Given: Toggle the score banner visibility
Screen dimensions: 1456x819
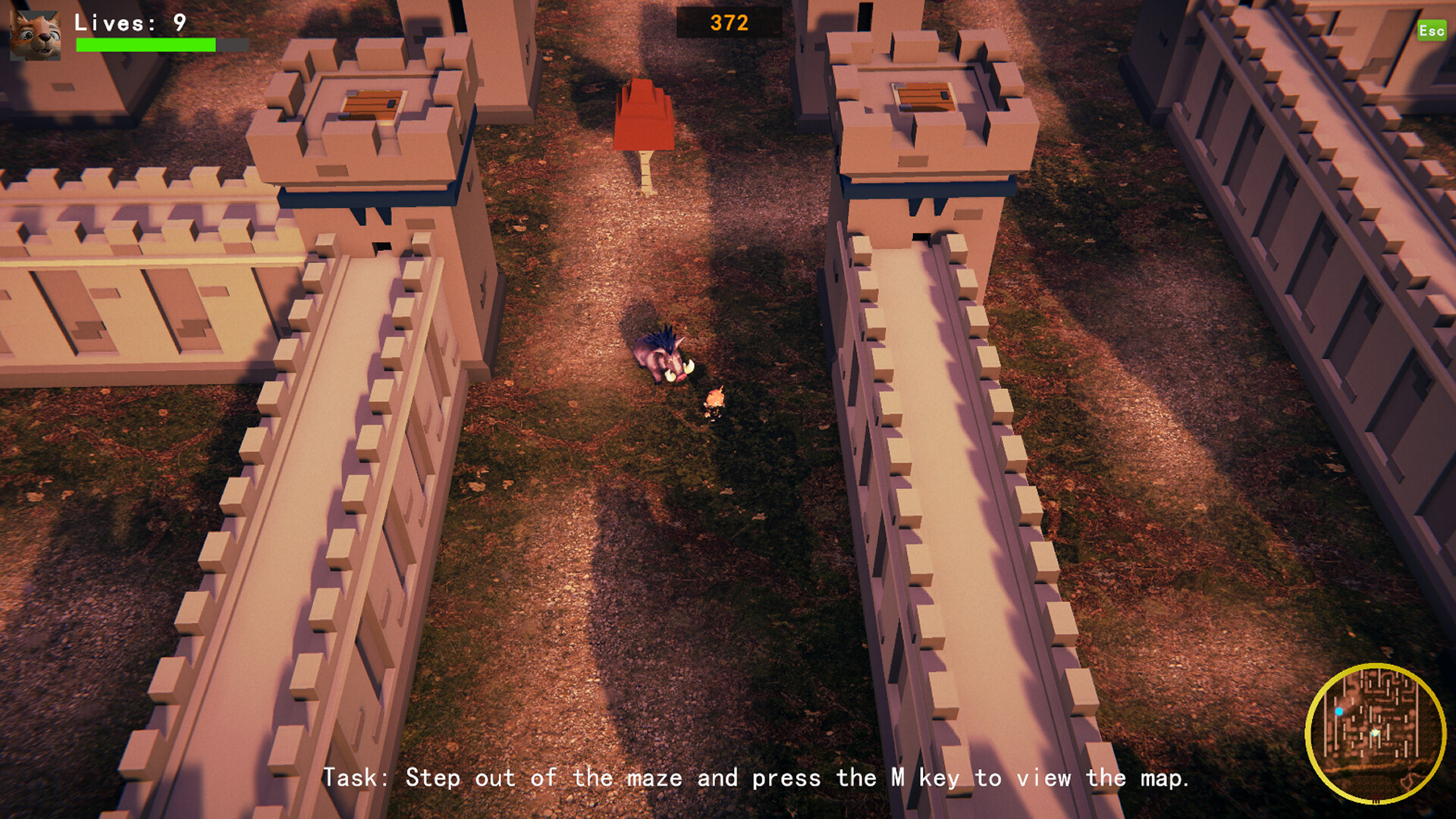Looking at the screenshot, I should click(729, 23).
